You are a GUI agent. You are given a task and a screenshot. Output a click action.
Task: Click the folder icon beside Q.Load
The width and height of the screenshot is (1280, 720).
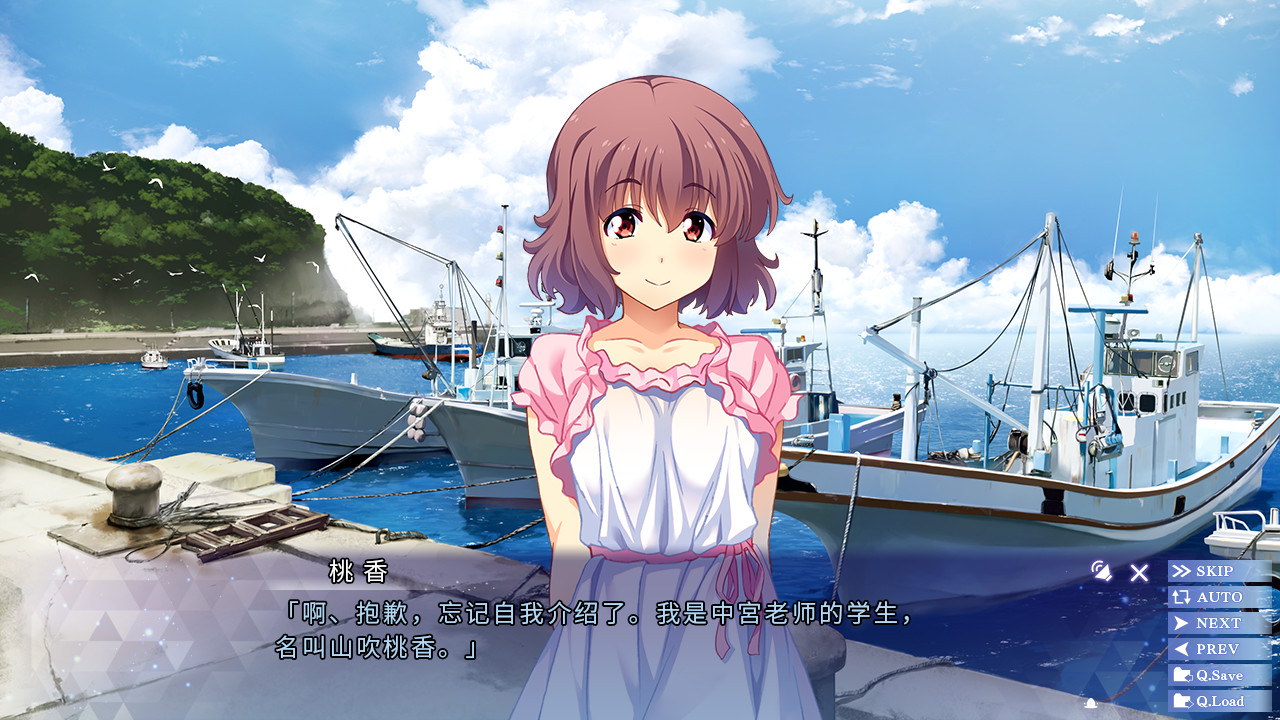point(1184,701)
